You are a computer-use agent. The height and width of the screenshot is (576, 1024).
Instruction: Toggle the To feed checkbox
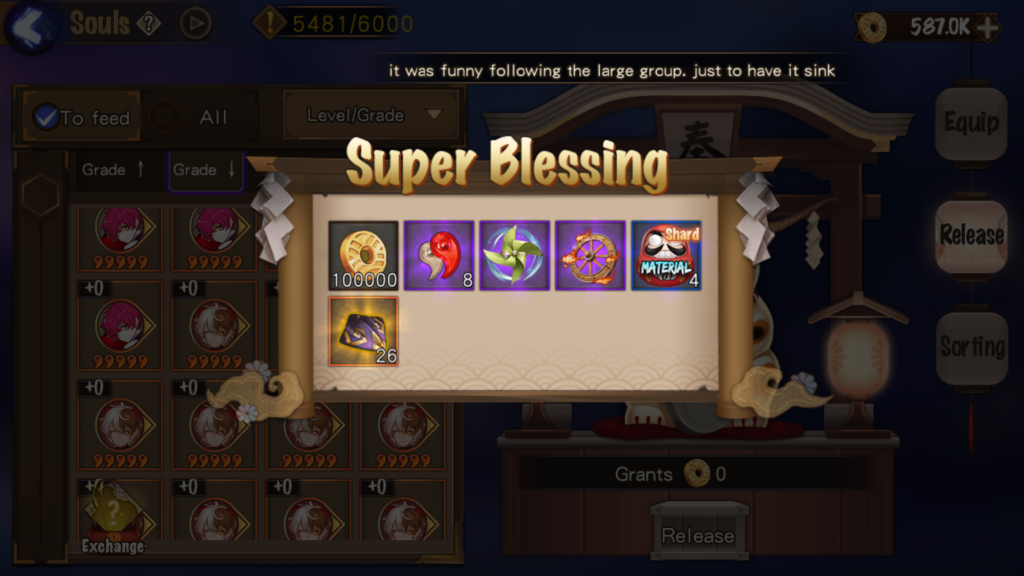tap(46, 117)
